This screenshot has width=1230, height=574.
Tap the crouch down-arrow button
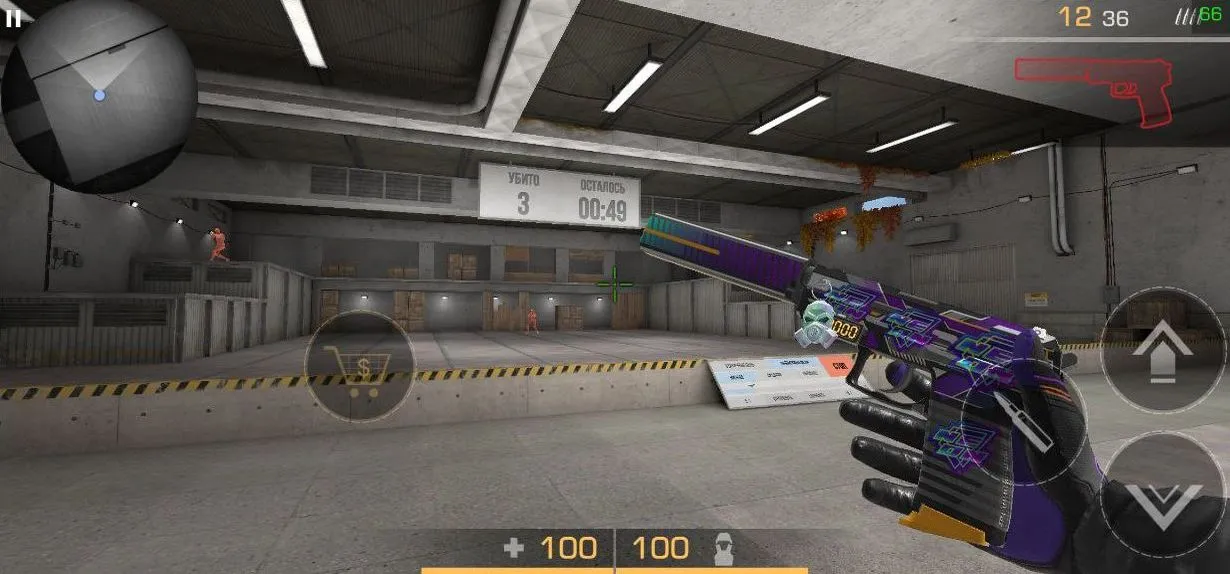pyautogui.click(x=1163, y=494)
